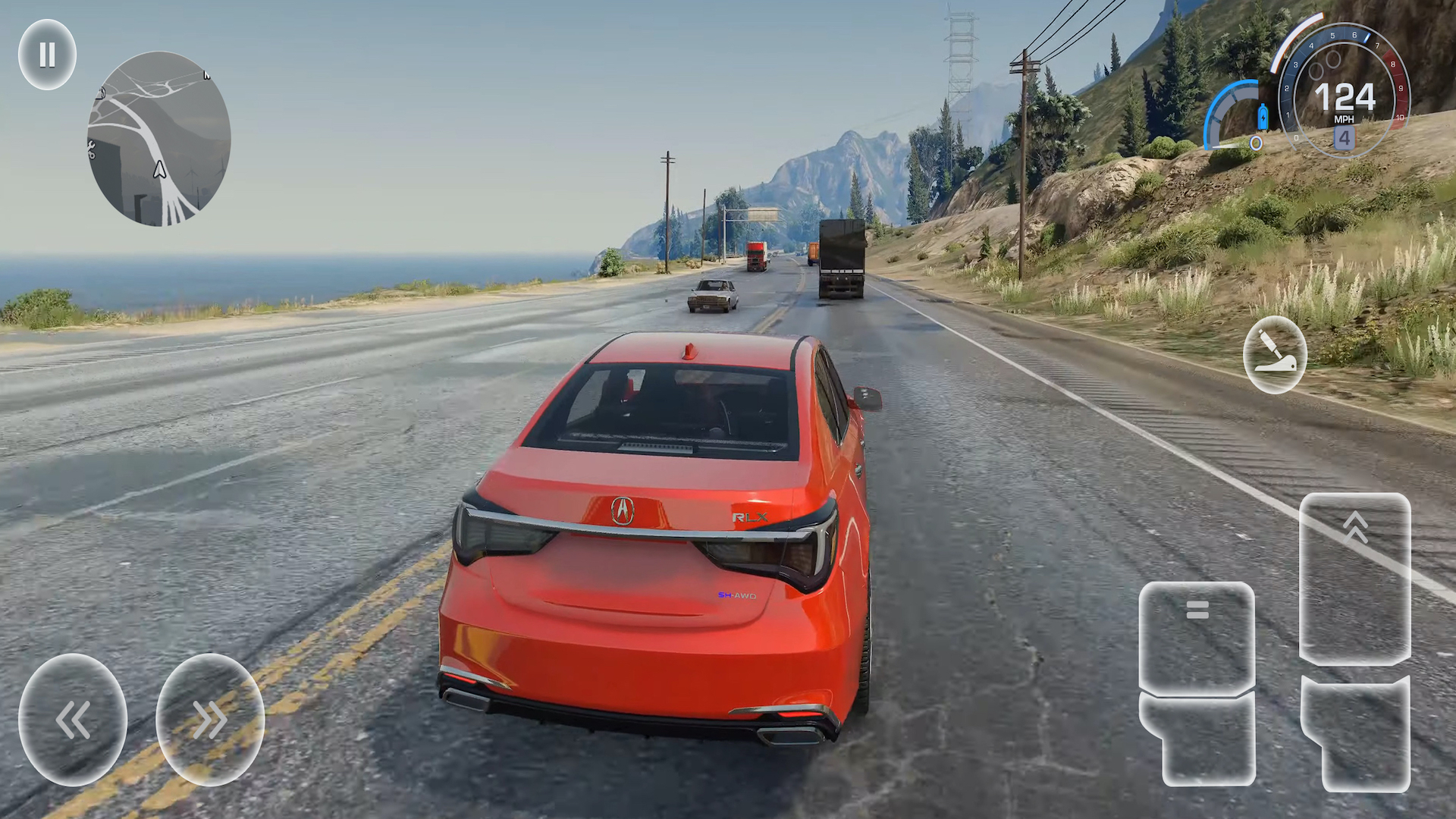Select the wrench repair icon on the minimap

tap(91, 149)
